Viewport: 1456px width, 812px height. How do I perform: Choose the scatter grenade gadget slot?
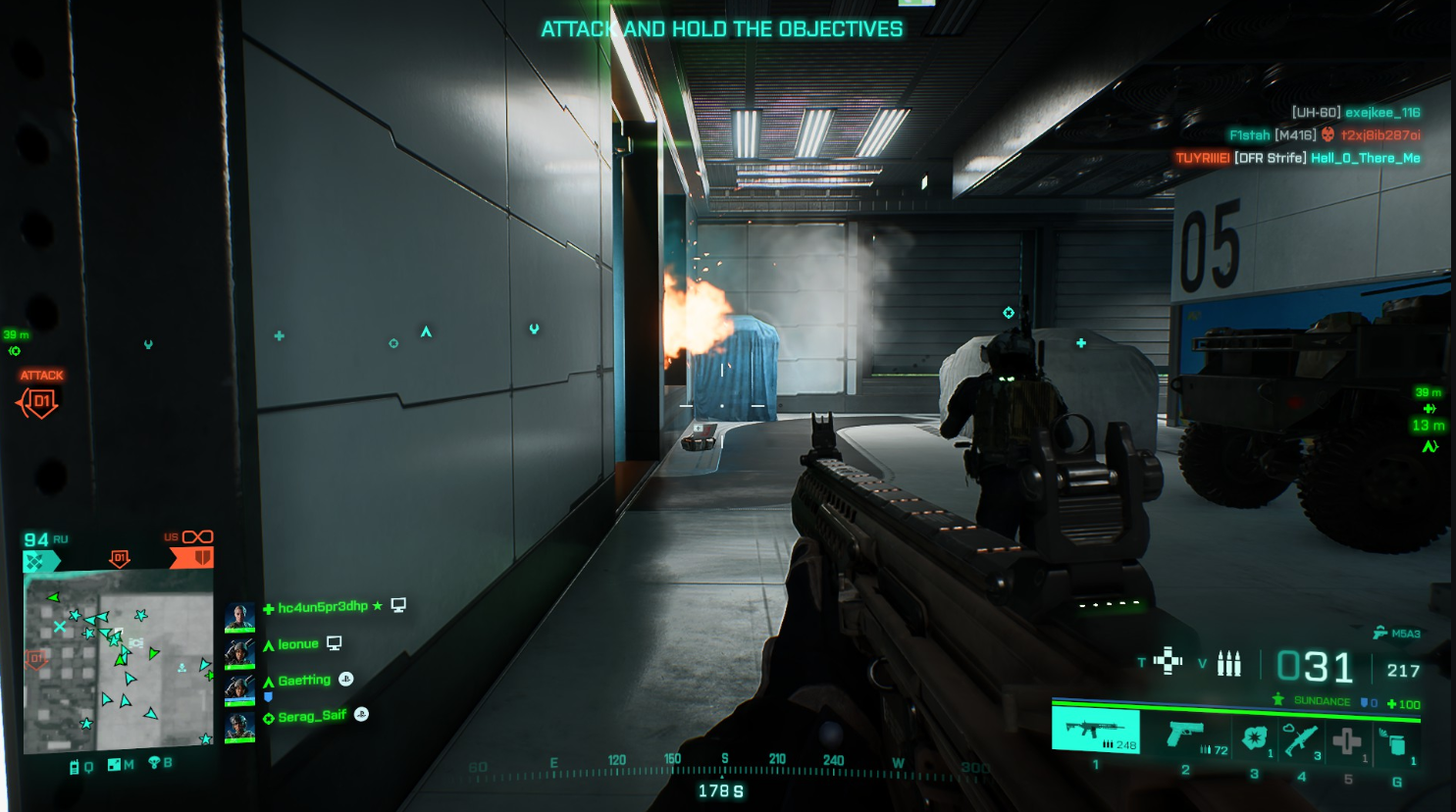(x=1254, y=738)
